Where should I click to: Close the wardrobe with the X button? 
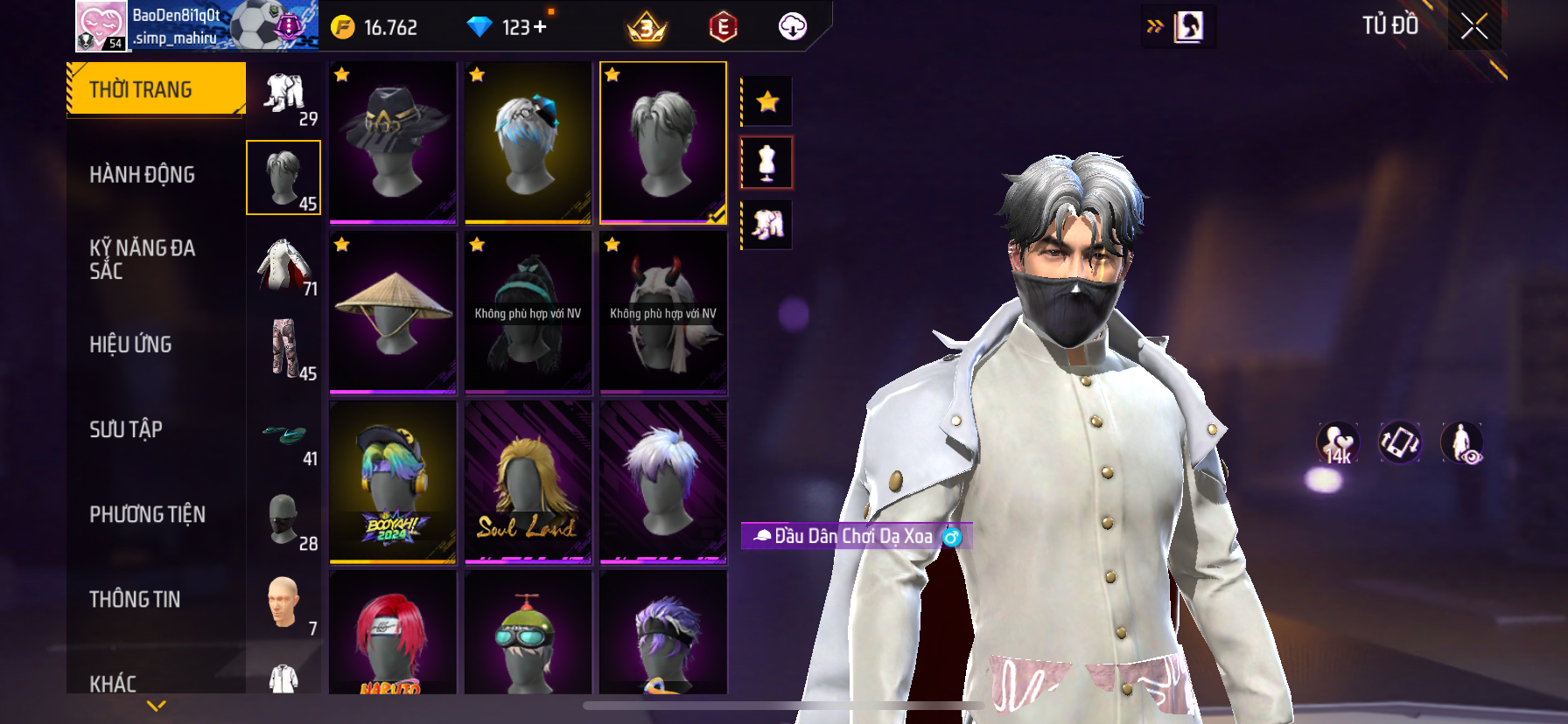[1474, 26]
